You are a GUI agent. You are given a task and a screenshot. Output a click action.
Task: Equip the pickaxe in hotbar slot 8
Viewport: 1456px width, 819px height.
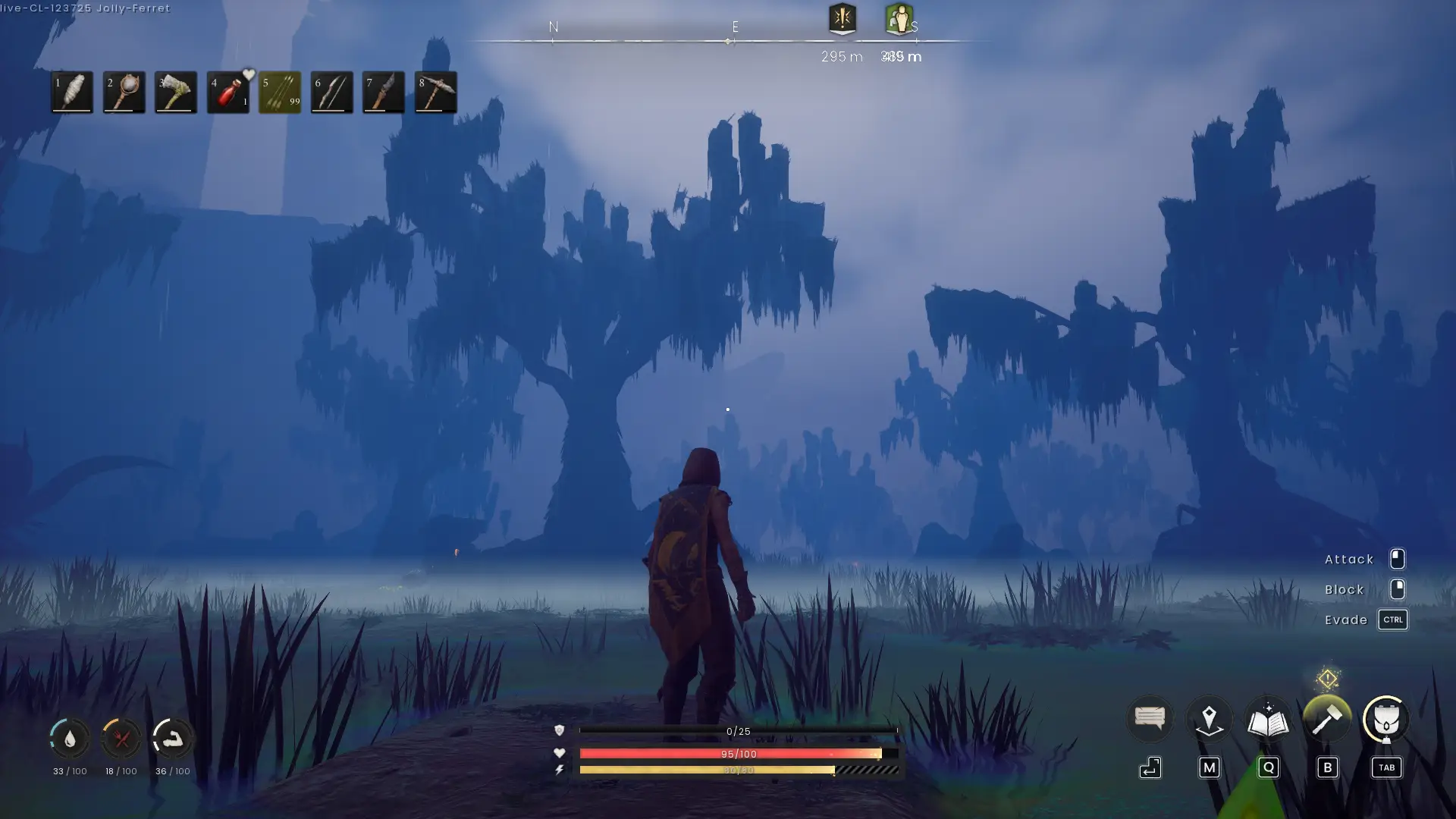click(435, 92)
